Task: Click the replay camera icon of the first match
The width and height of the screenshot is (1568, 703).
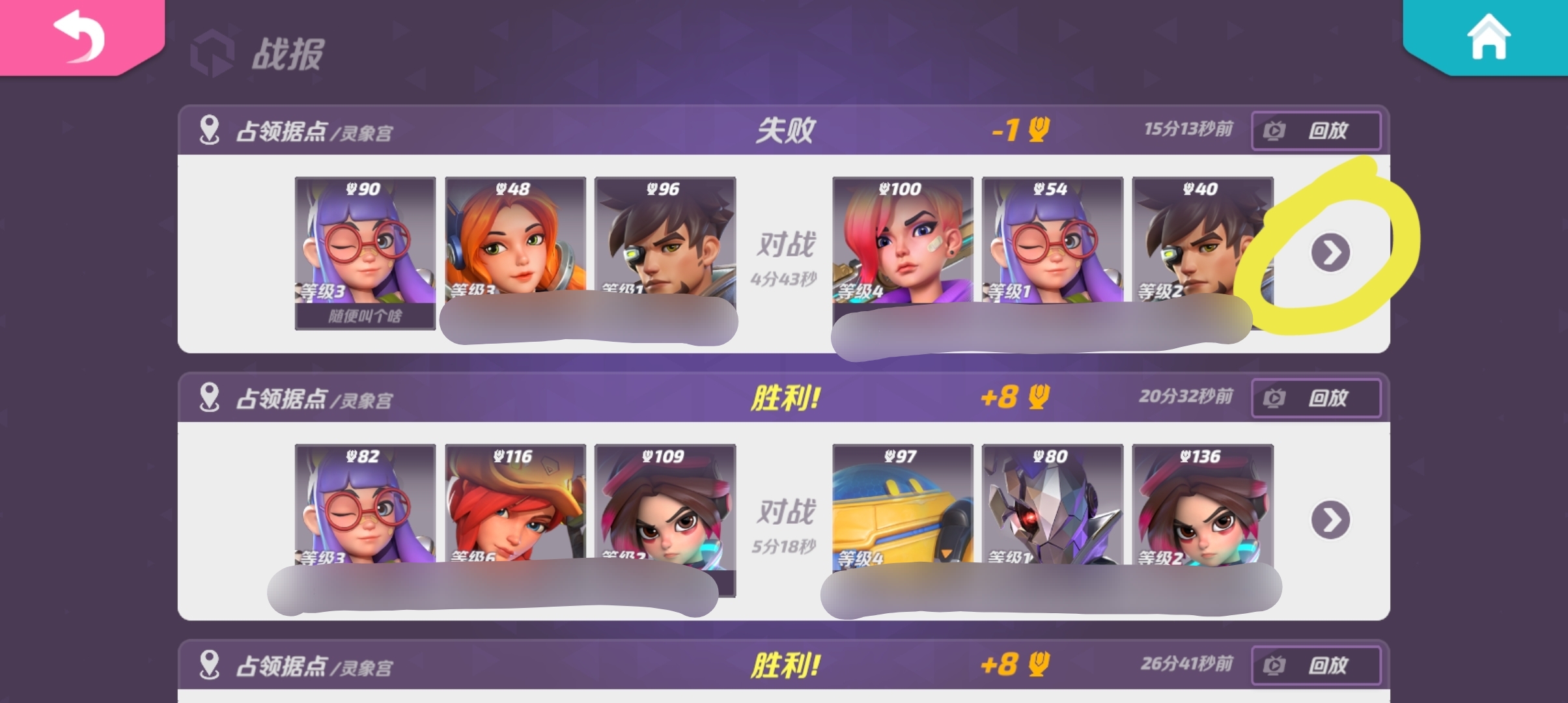Action: [1276, 130]
